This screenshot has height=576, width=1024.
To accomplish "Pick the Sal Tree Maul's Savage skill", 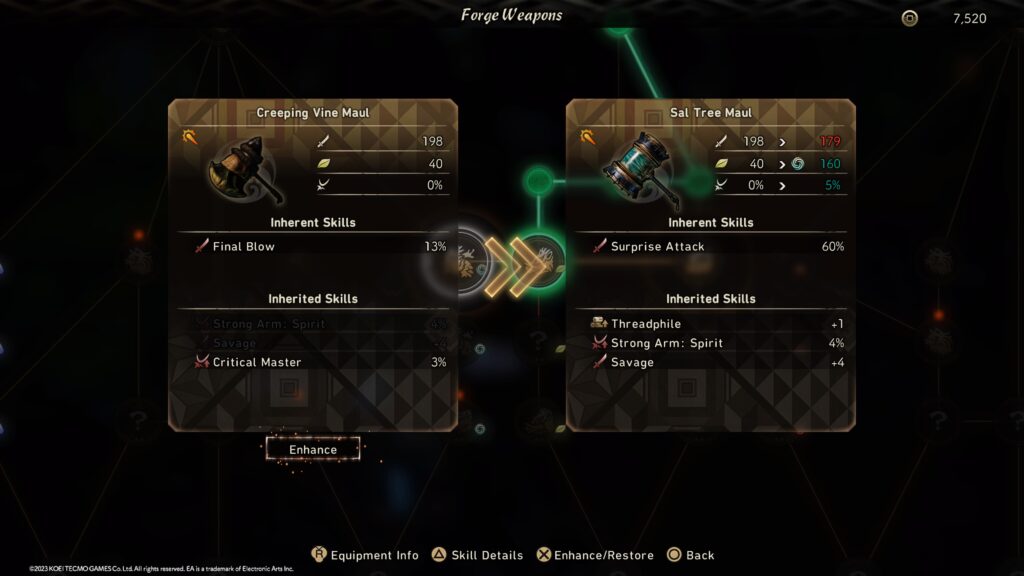I will [x=711, y=362].
